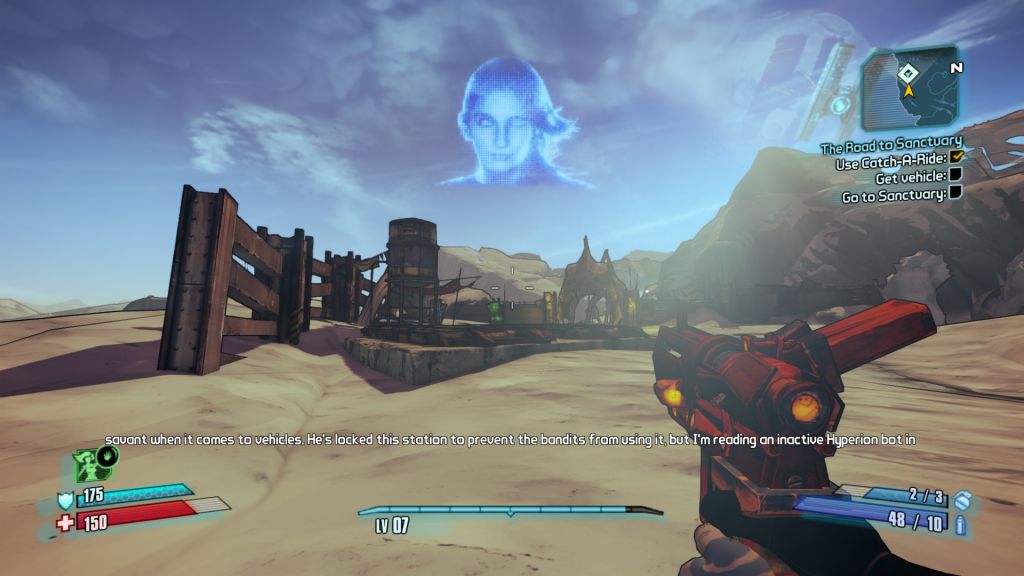Click the Get vehicle objective checkbox
Viewport: 1024px width, 576px height.
point(956,176)
